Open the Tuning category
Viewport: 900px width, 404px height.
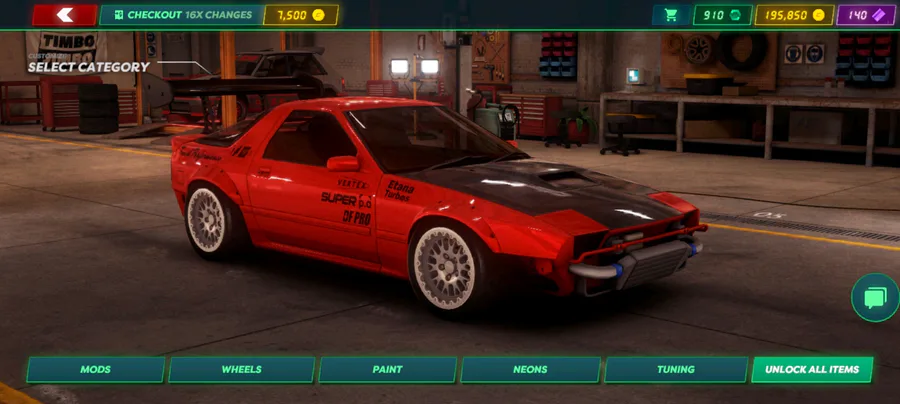676,369
